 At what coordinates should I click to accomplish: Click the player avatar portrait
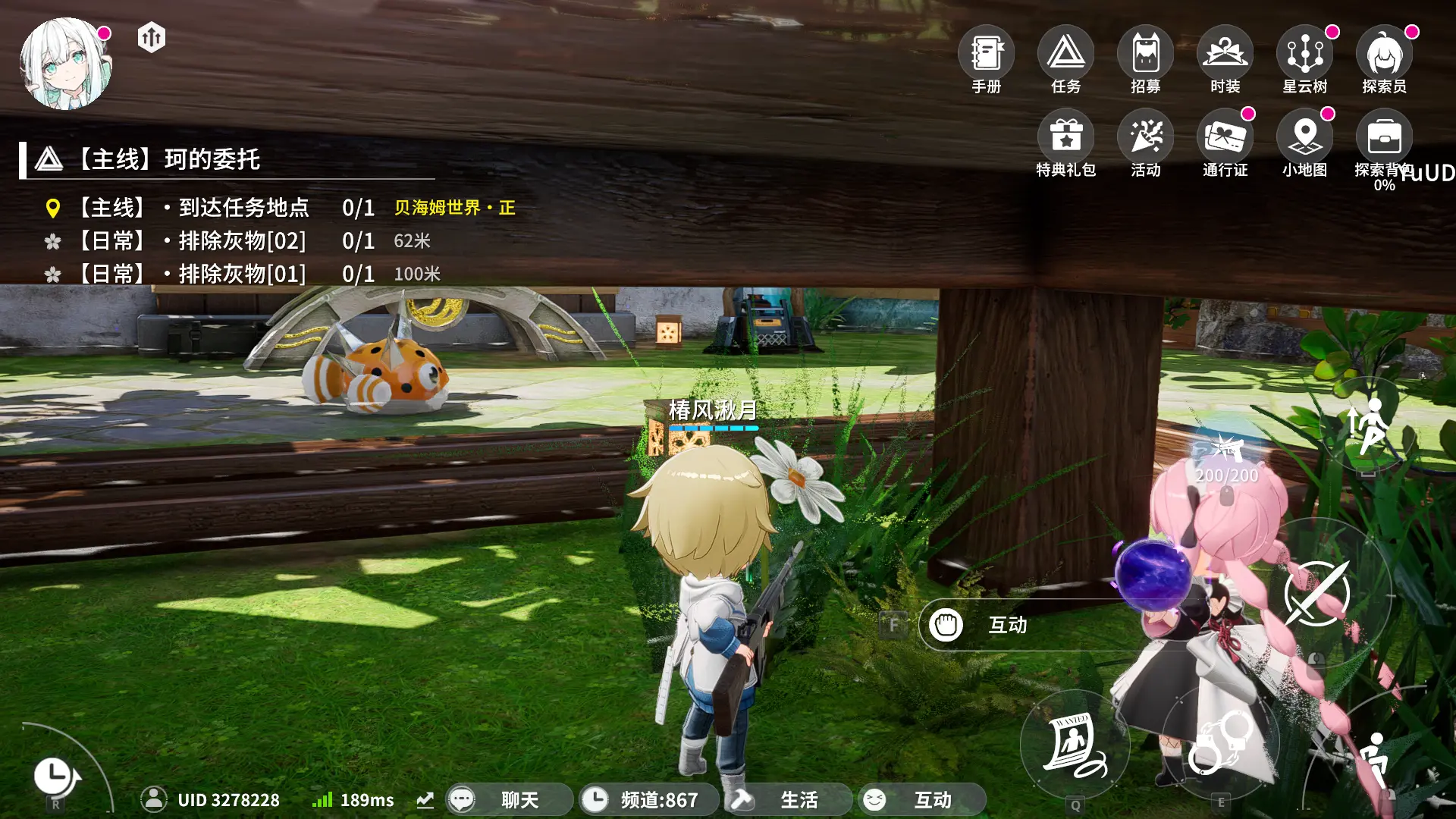66,64
